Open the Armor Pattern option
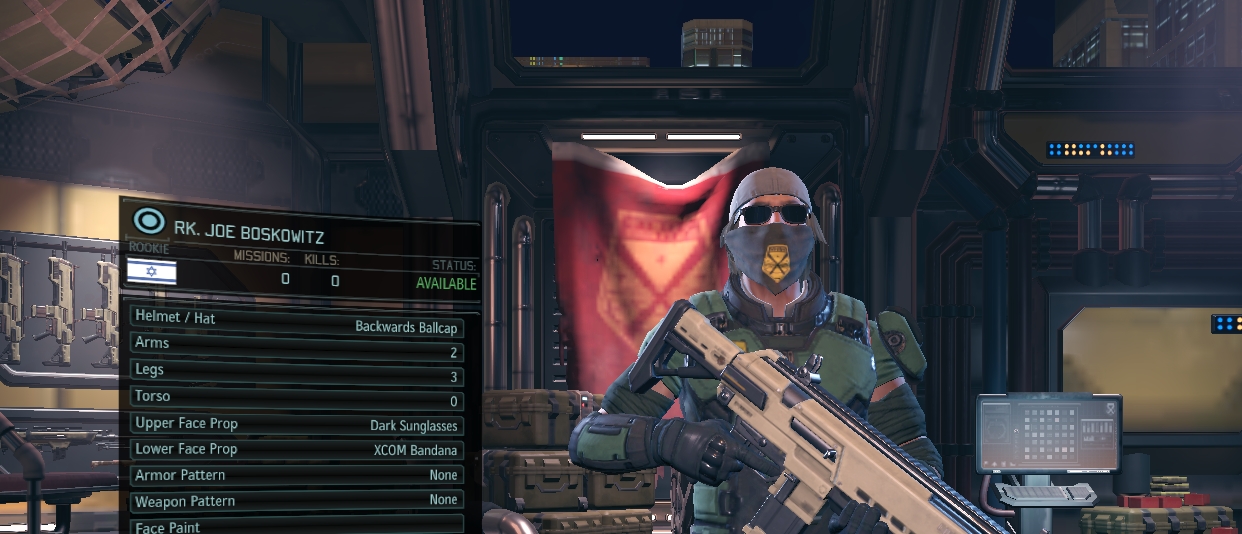Viewport: 1242px width, 534px height. coord(297,475)
